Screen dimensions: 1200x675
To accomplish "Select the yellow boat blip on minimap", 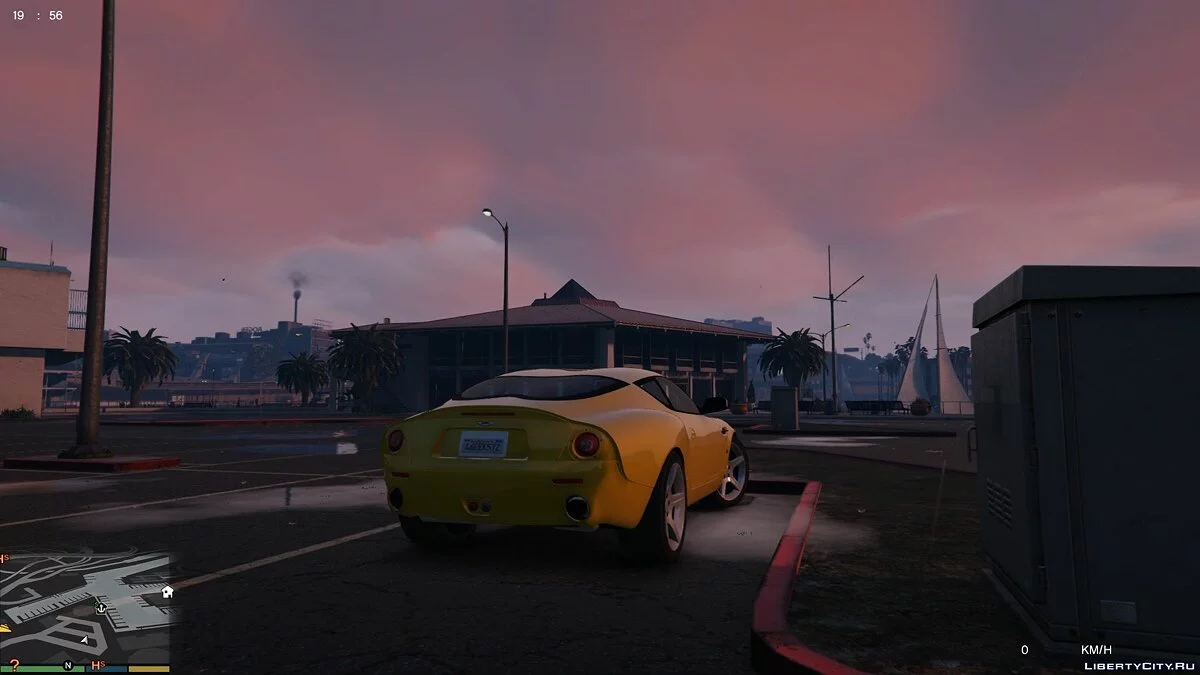I will (x=4, y=628).
